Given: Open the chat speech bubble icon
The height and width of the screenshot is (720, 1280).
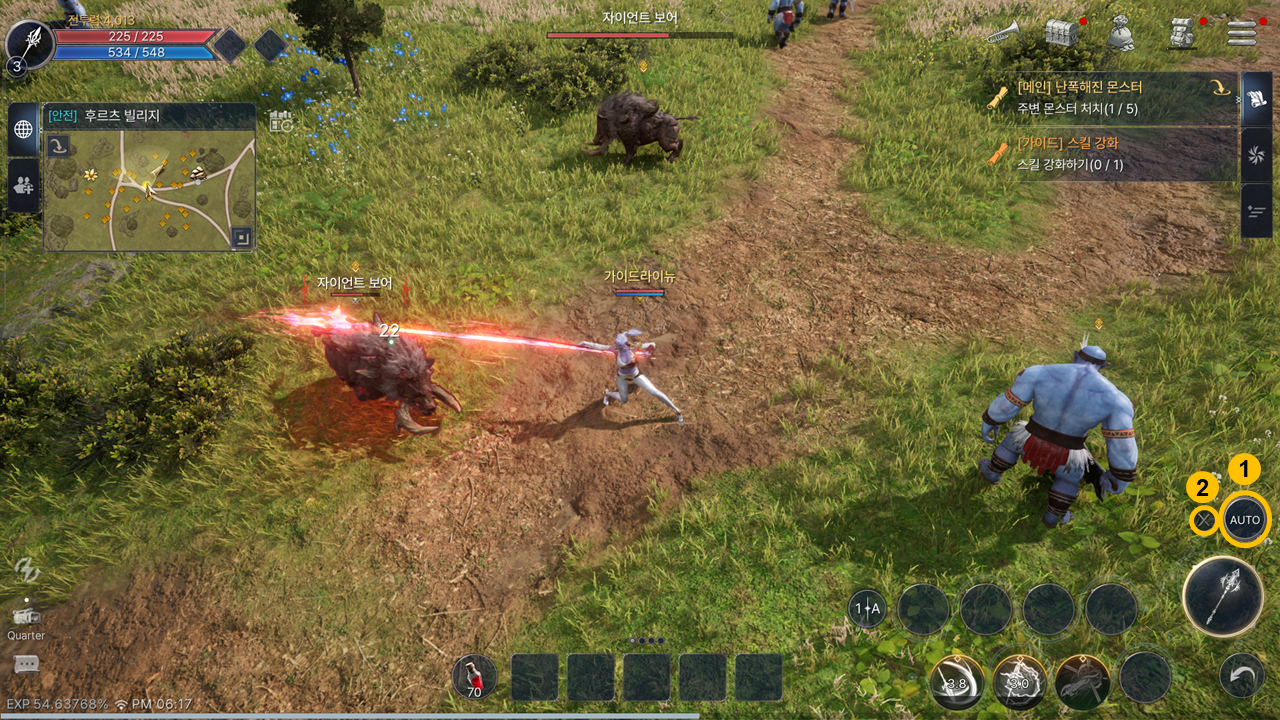Looking at the screenshot, I should (26, 664).
